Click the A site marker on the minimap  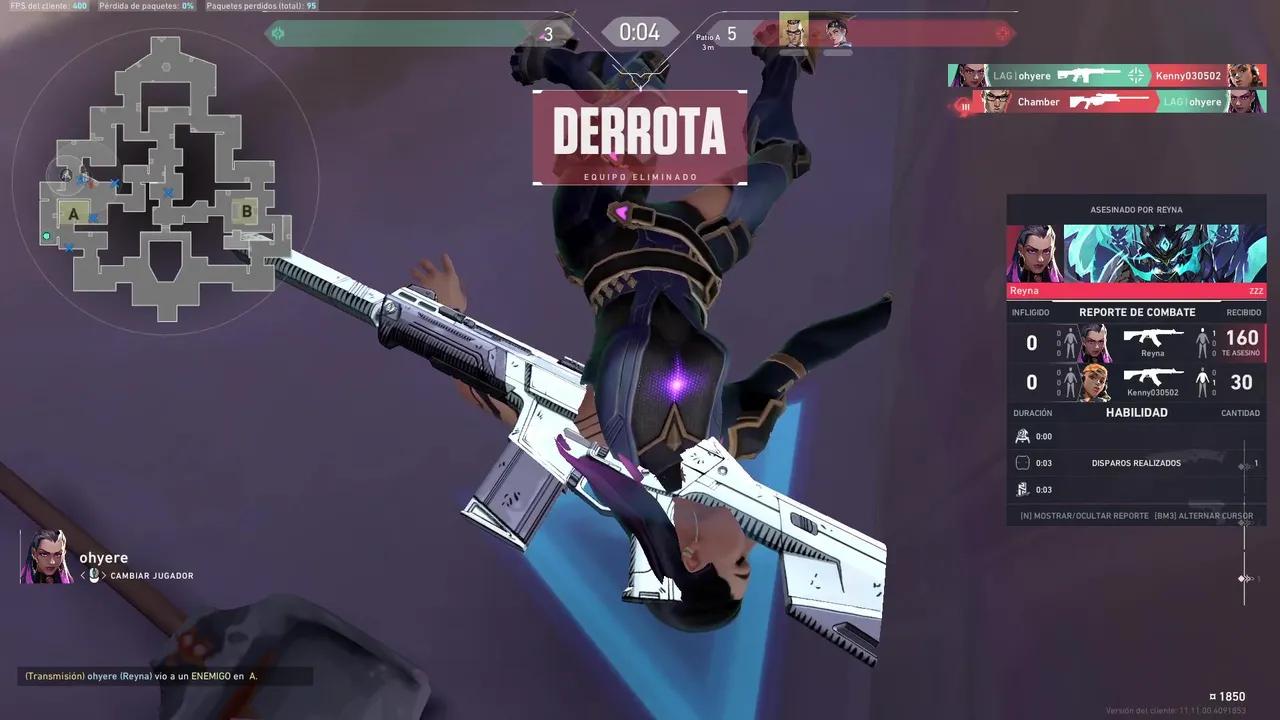click(73, 213)
